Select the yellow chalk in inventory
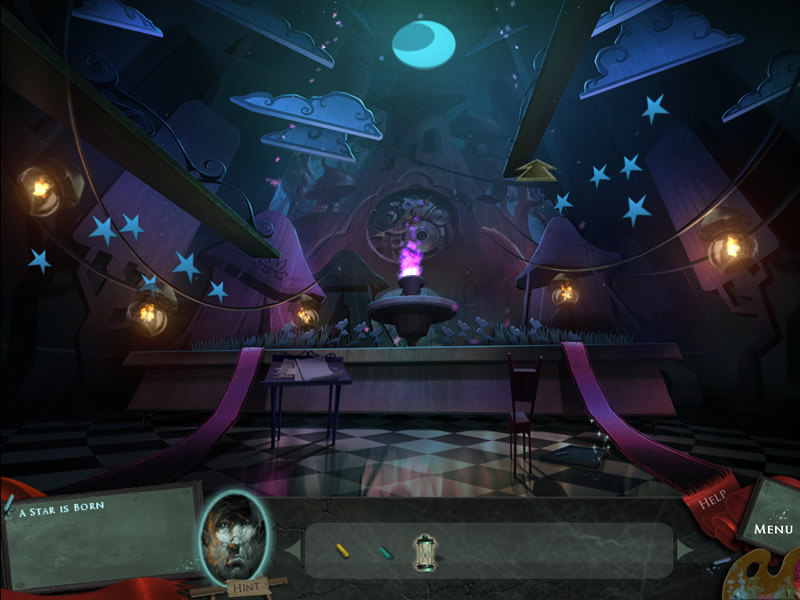This screenshot has width=800, height=600. 342,550
